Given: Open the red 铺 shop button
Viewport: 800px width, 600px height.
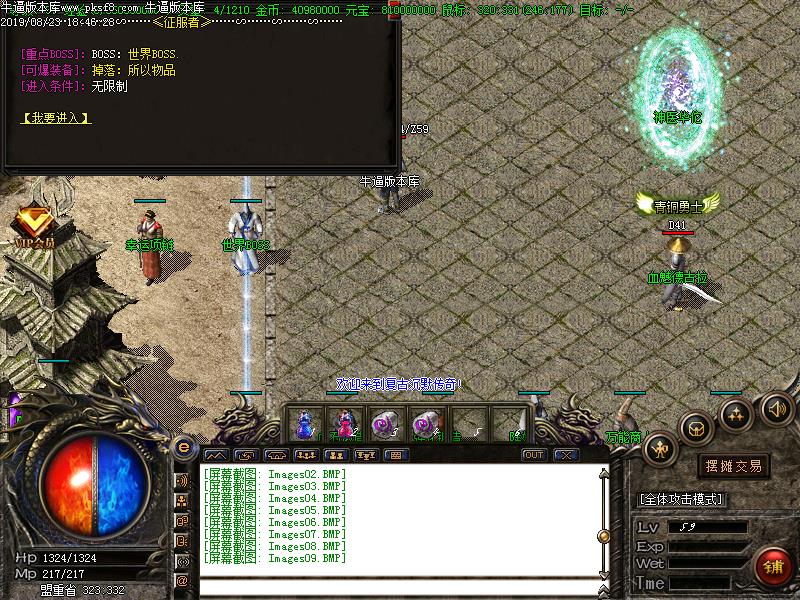Looking at the screenshot, I should click(773, 566).
